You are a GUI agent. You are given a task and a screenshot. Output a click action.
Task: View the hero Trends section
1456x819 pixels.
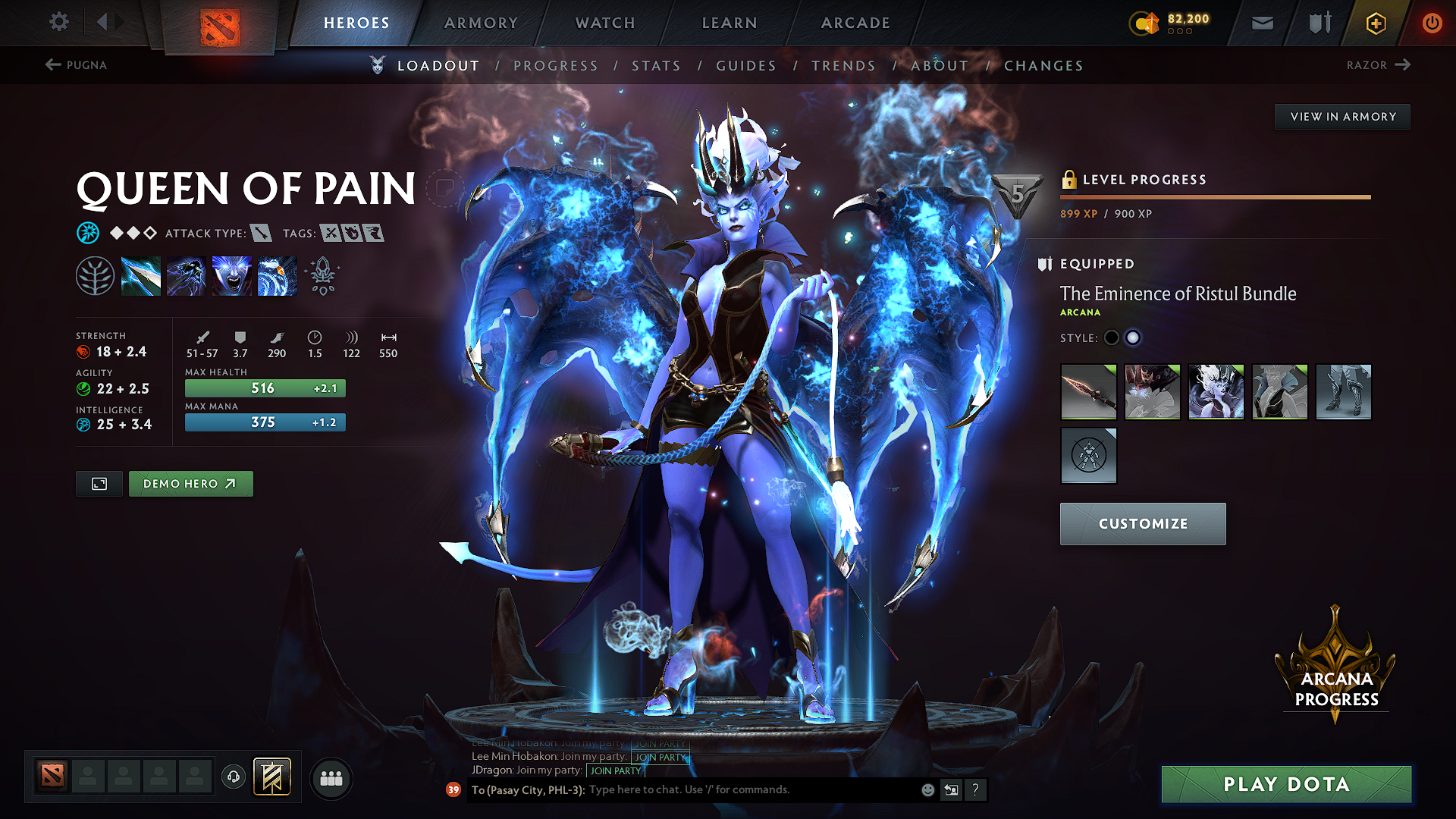click(x=843, y=66)
